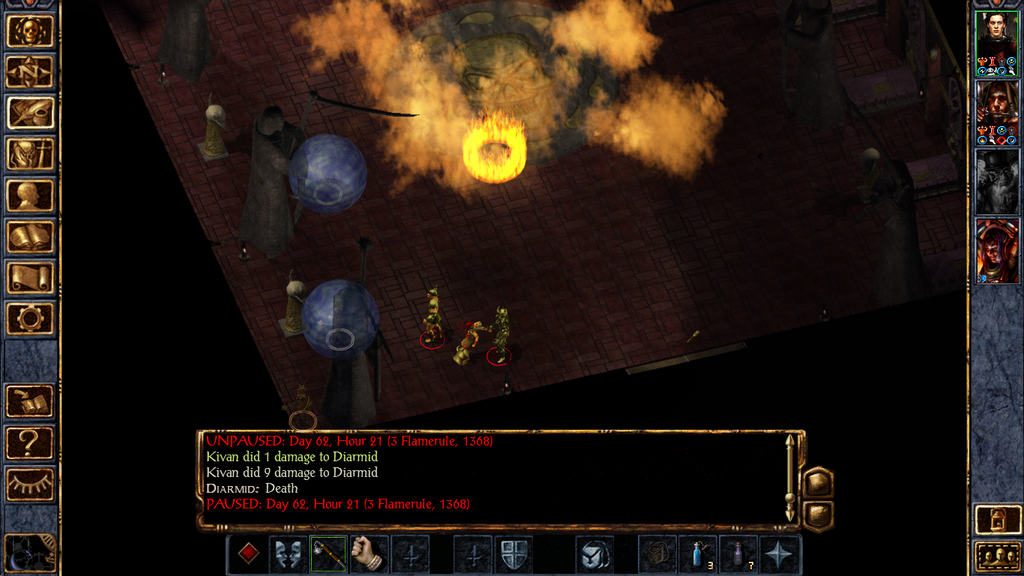Choose the fist unarmed attack slot
This screenshot has width=1024, height=576.
(369, 554)
